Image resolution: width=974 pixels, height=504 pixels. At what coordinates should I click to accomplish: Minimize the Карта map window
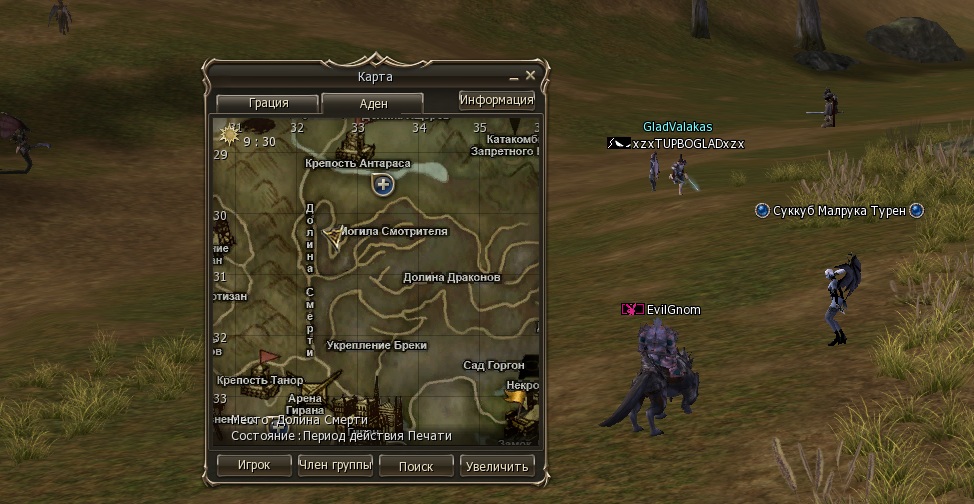click(513, 77)
